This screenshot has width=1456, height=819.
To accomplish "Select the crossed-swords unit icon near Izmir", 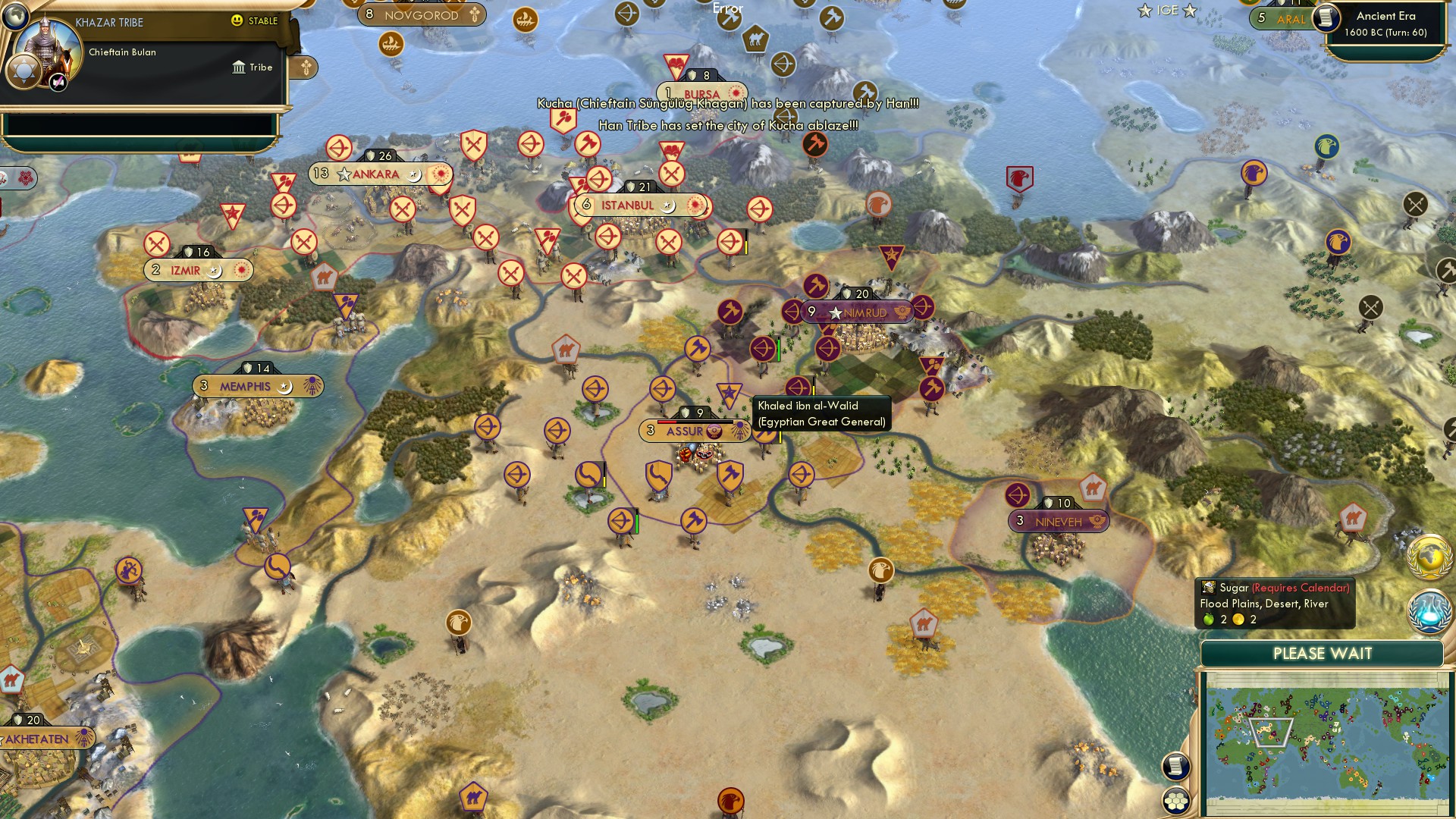I will point(158,244).
